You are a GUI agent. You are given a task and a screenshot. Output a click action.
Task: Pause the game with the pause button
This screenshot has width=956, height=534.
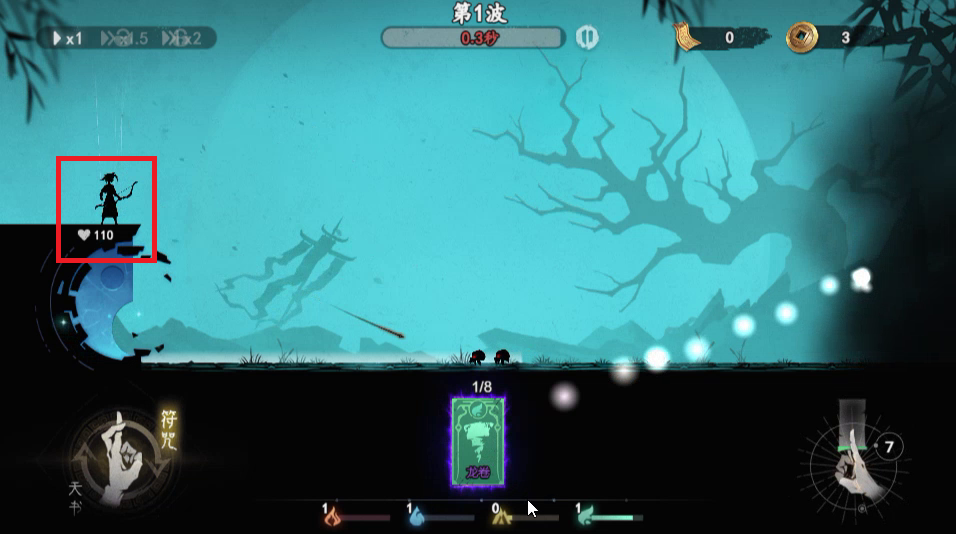pos(587,38)
